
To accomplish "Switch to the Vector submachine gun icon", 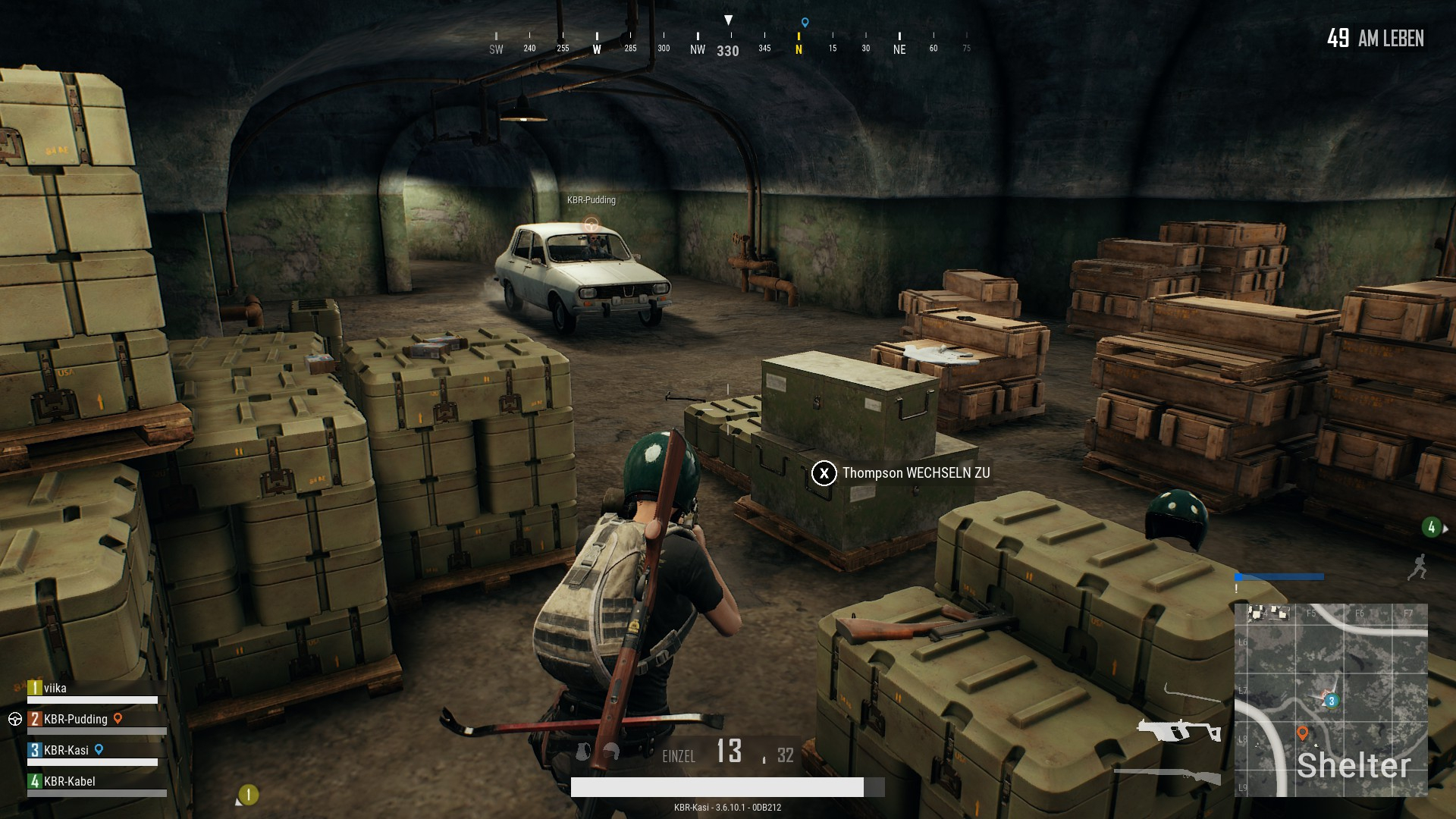I will coord(1178,730).
